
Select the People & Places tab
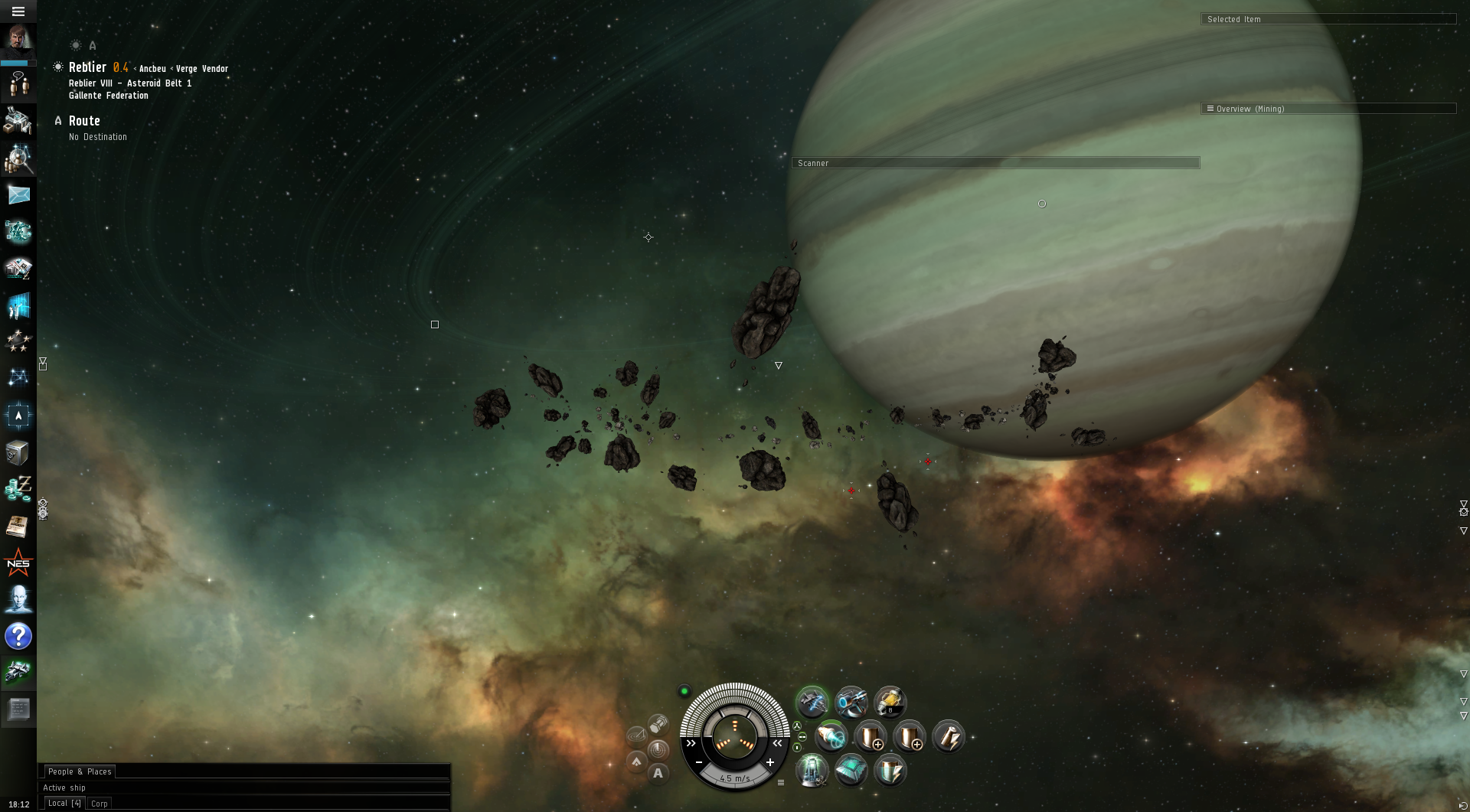click(x=80, y=771)
